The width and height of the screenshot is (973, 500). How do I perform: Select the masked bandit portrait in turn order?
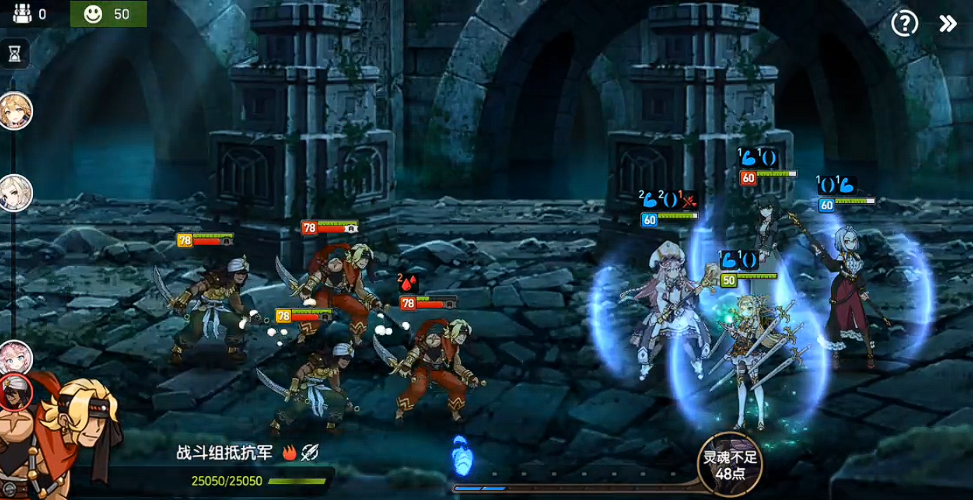(x=16, y=391)
